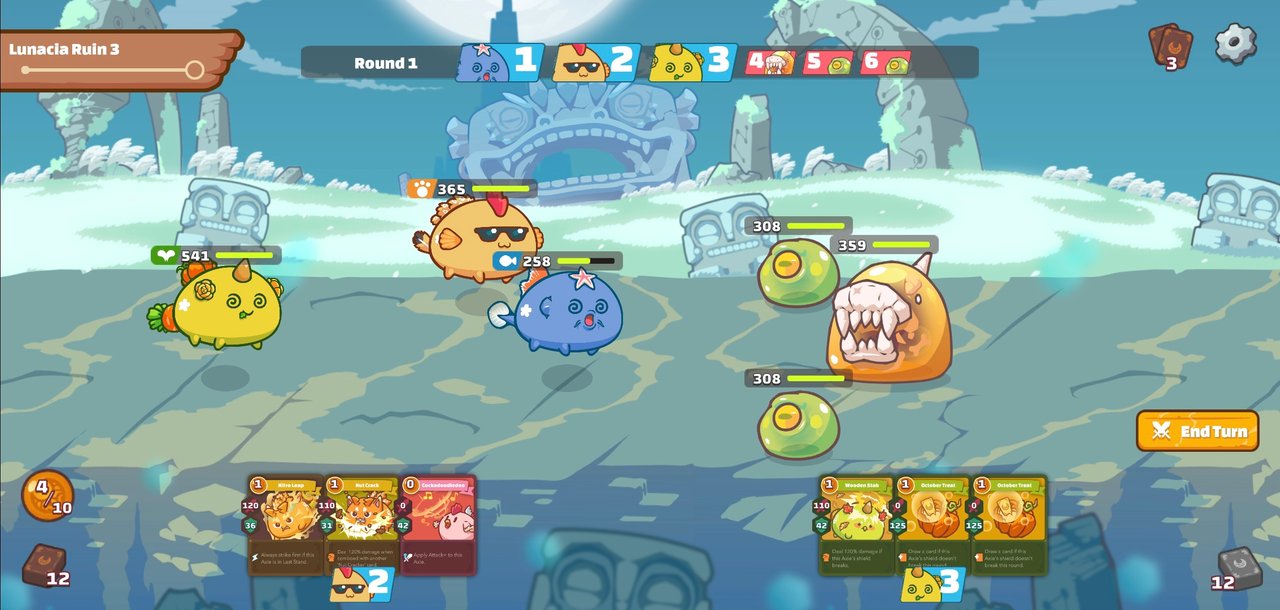This screenshot has width=1280, height=610.
Task: Click the sunglasses axie tag below the left cards
Action: (360, 583)
